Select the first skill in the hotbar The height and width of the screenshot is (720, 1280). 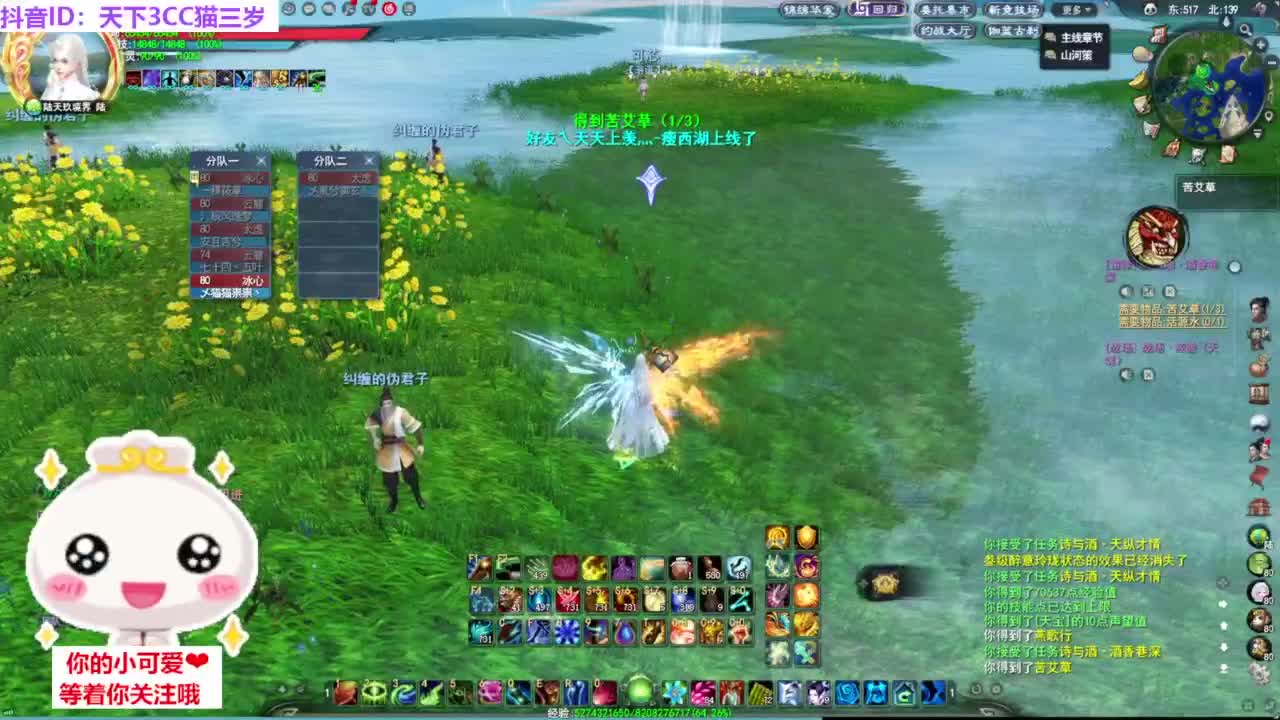pos(344,692)
